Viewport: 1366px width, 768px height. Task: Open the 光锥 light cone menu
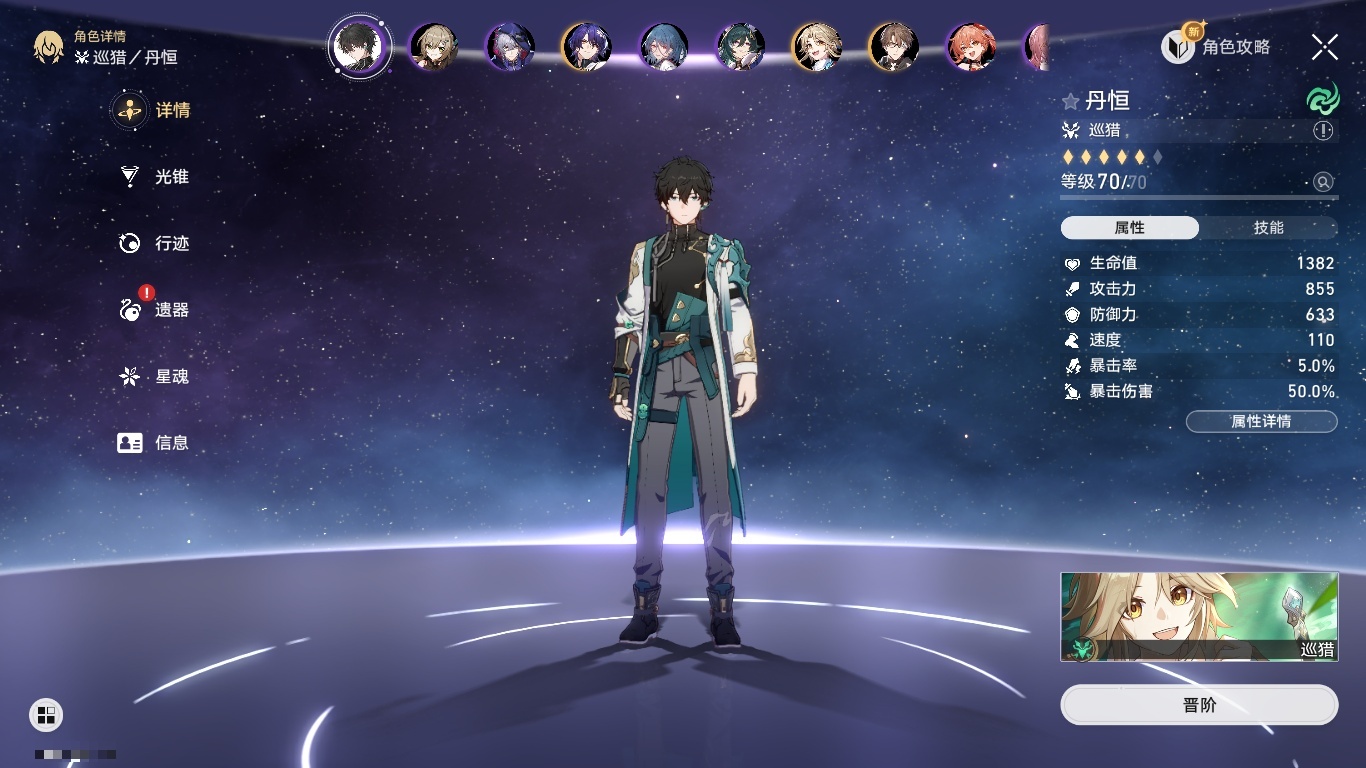(154, 177)
